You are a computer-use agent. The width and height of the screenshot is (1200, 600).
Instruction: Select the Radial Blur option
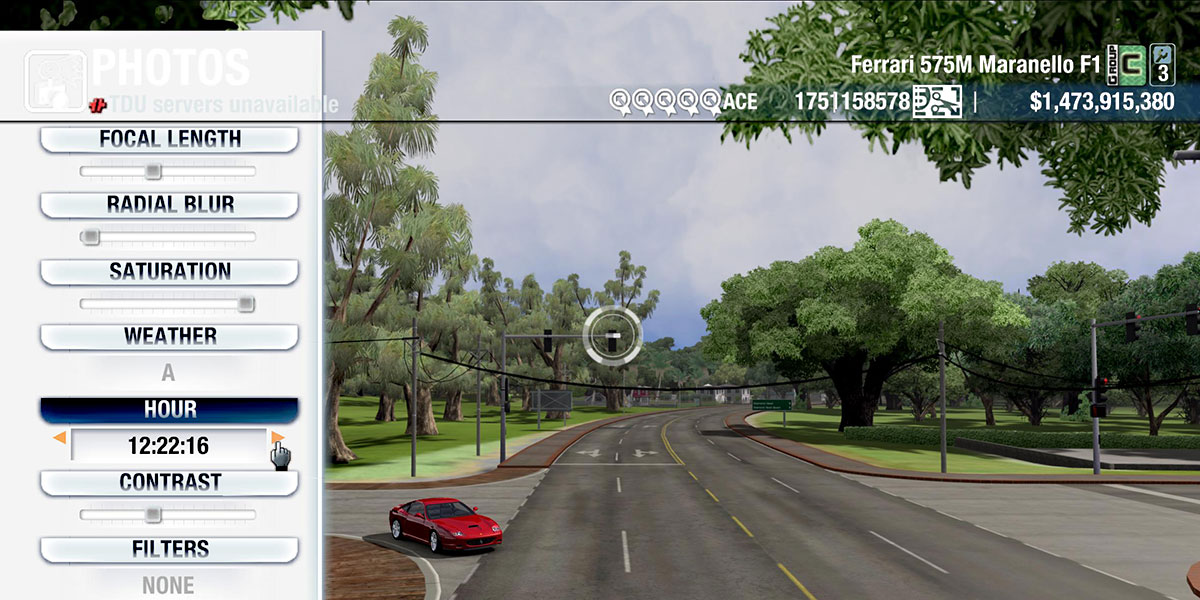pos(169,204)
